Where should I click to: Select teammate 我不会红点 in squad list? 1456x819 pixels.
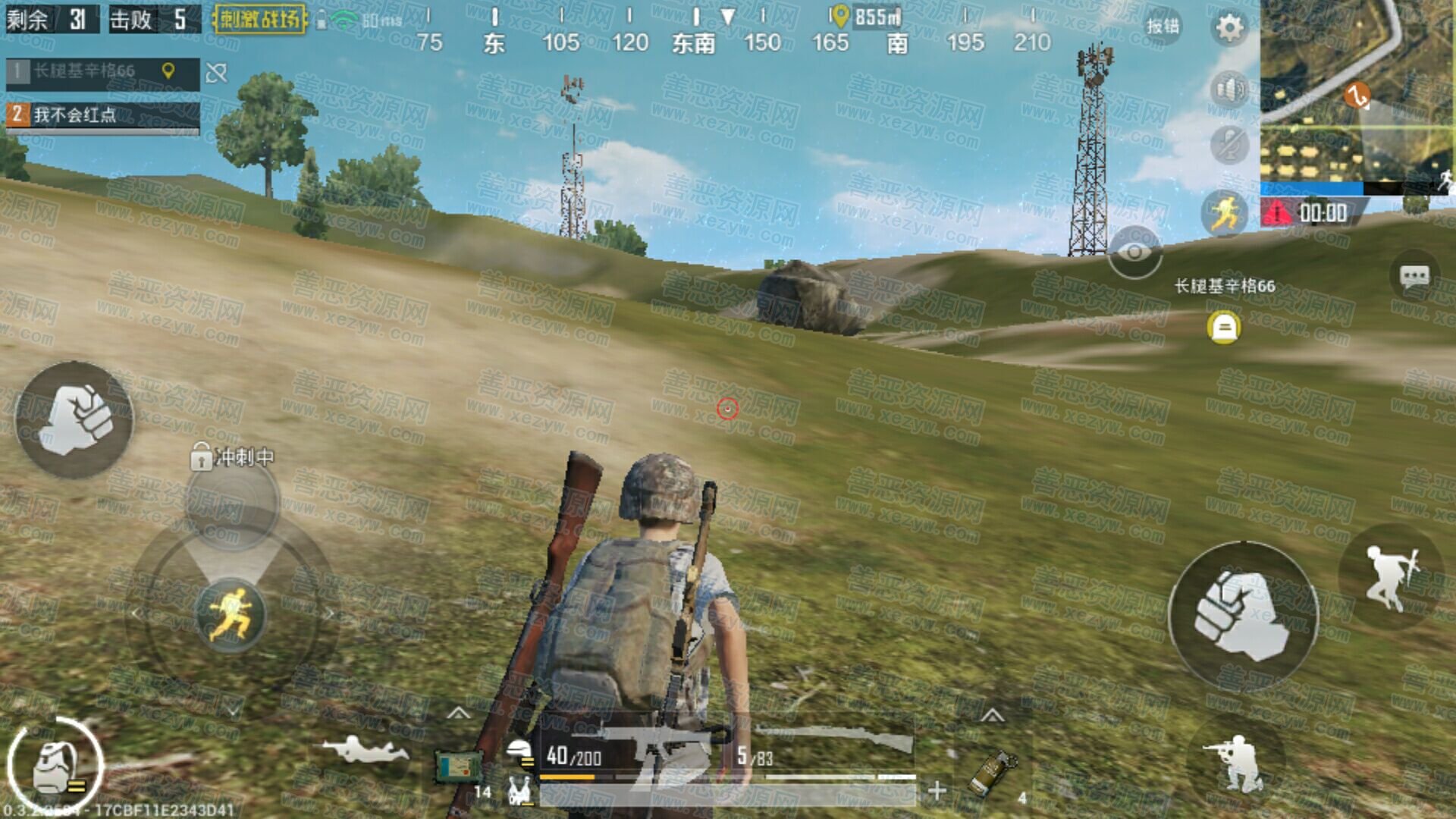coord(102,115)
